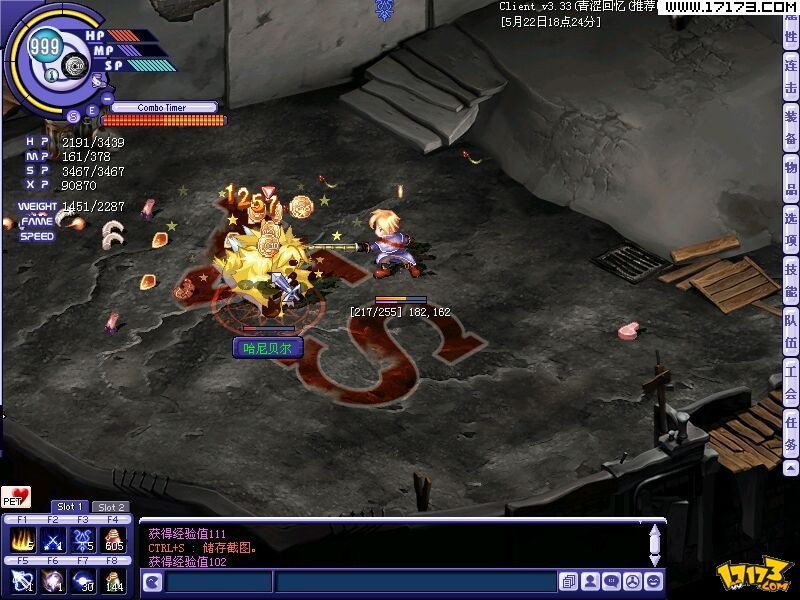This screenshot has height=600, width=800.
Task: Open the PET panel with the heart icon
Action: coord(16,496)
